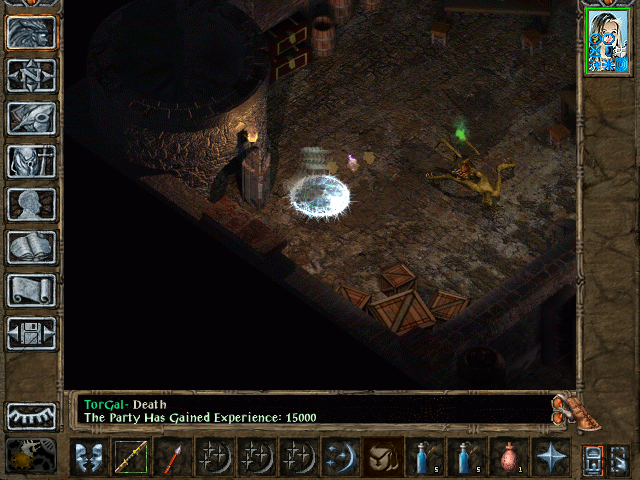The width and height of the screenshot is (640, 480).
Task: Open the cast spell crescent button
Action: click(x=340, y=457)
